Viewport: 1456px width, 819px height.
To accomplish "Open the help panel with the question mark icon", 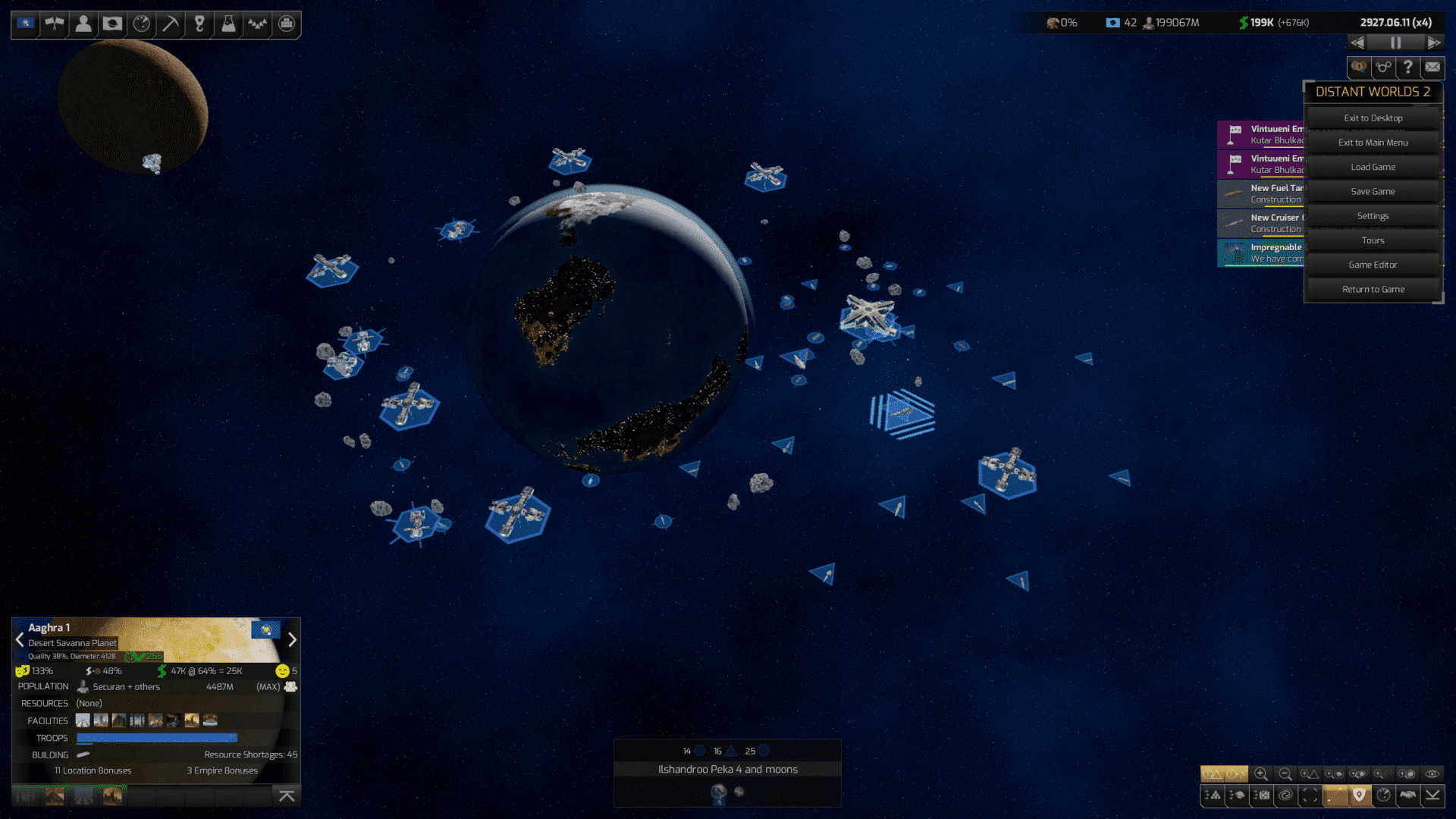I will (x=1407, y=67).
